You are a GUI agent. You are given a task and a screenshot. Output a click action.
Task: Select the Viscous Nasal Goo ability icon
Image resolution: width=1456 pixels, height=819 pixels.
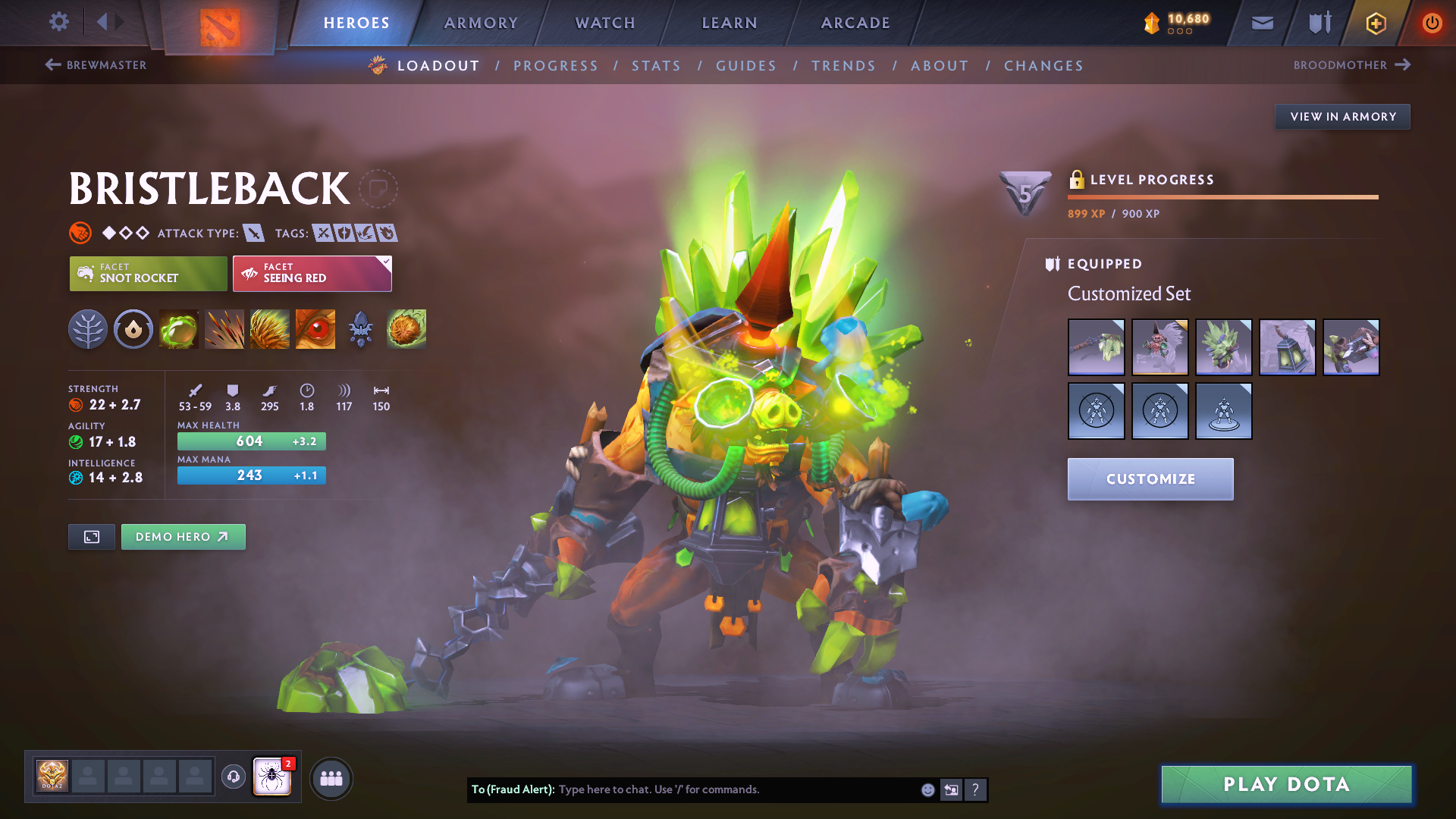click(x=179, y=329)
